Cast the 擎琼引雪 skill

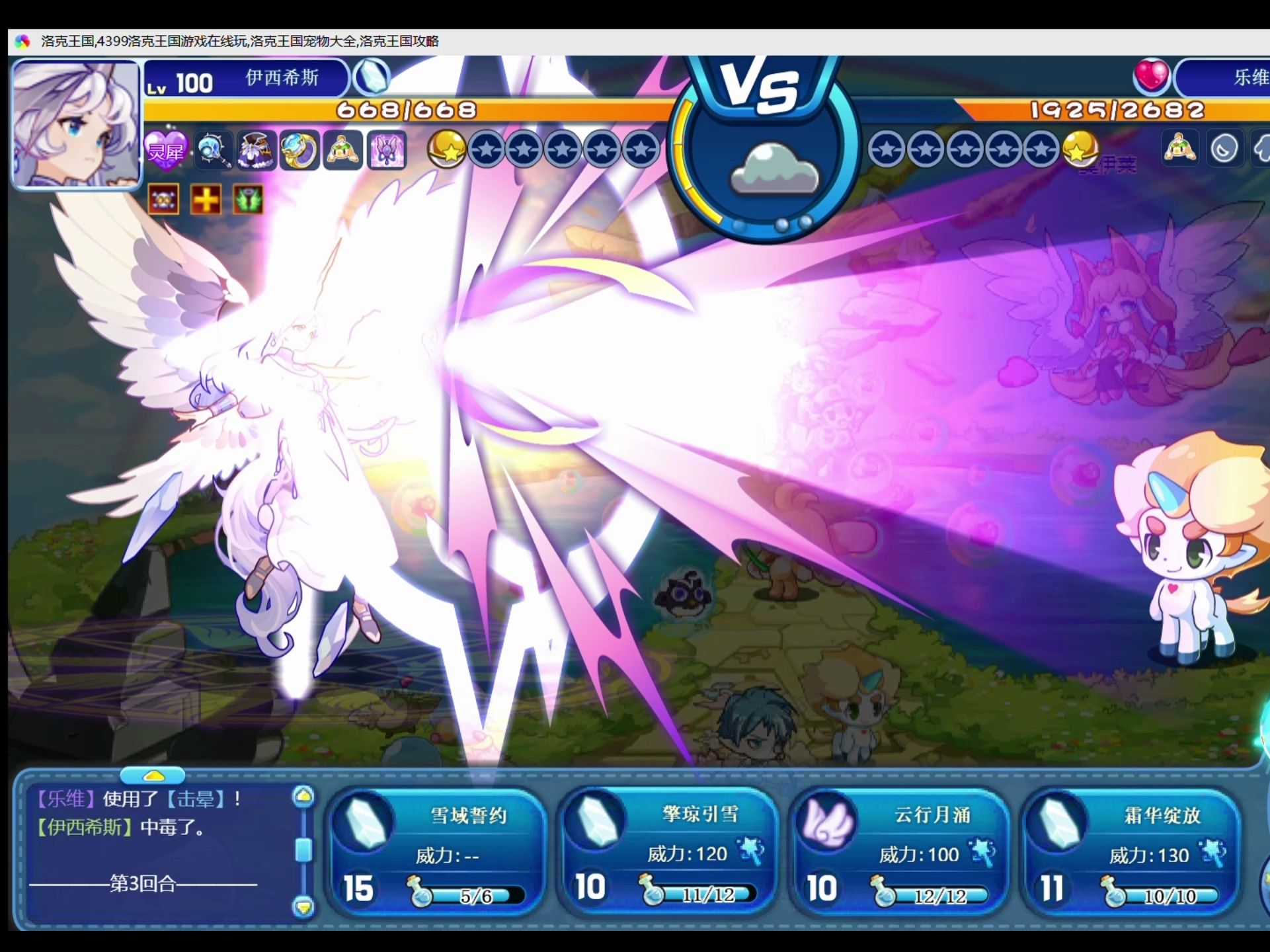pyautogui.click(x=668, y=852)
